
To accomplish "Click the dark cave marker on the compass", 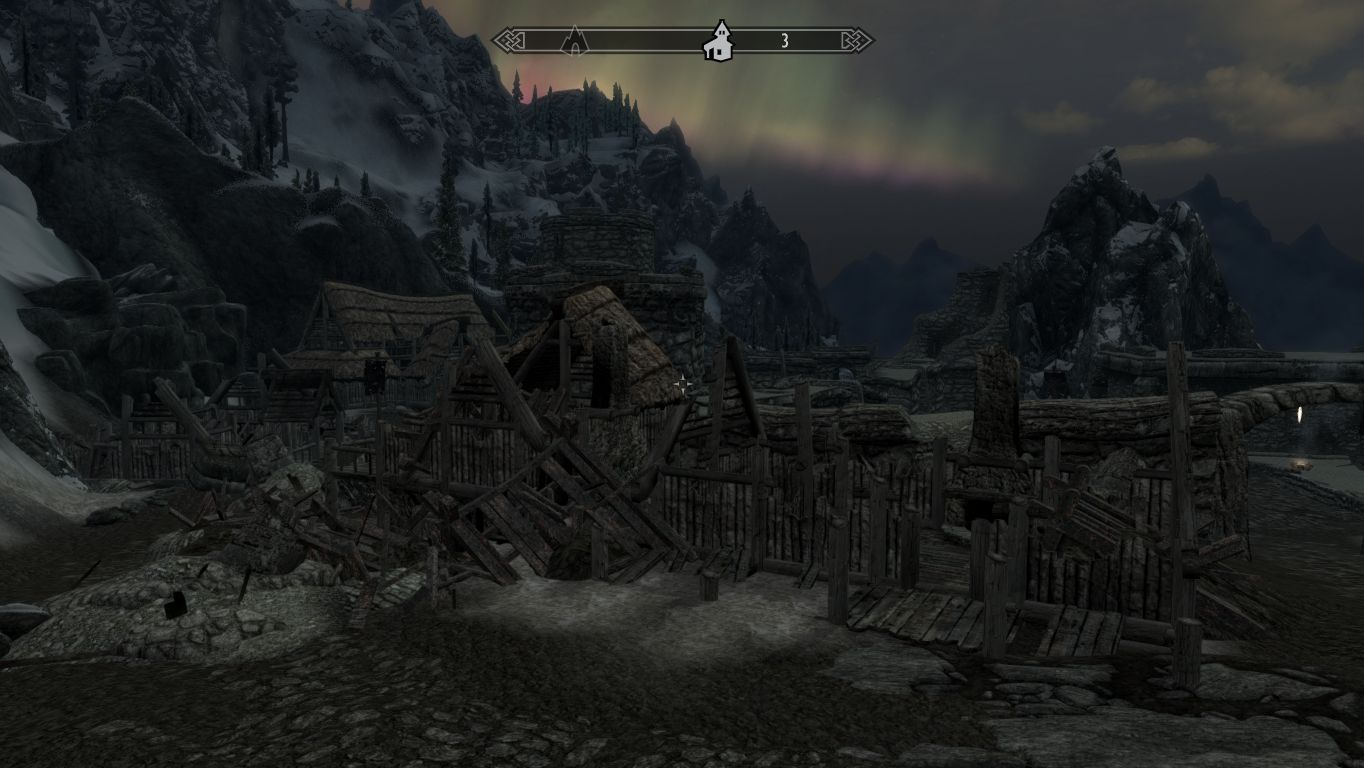I will (x=574, y=41).
